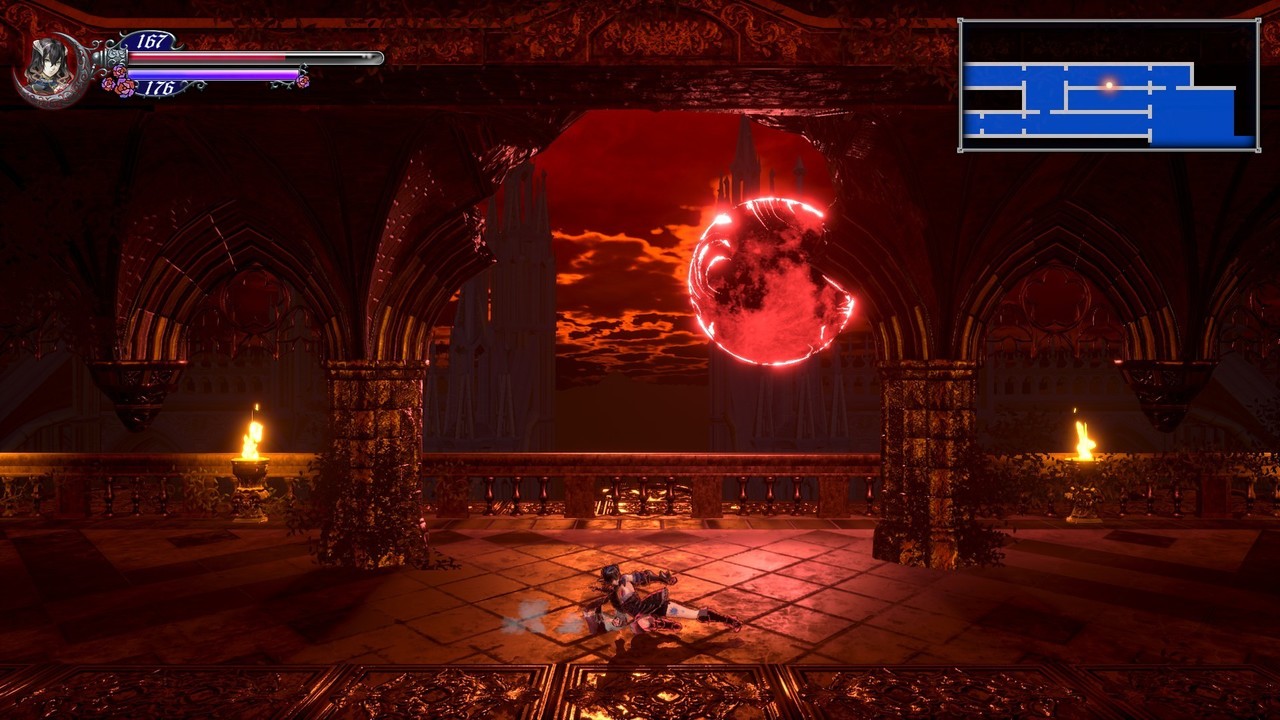
Task: Click the character portrait in the HUD
Action: tap(47, 69)
